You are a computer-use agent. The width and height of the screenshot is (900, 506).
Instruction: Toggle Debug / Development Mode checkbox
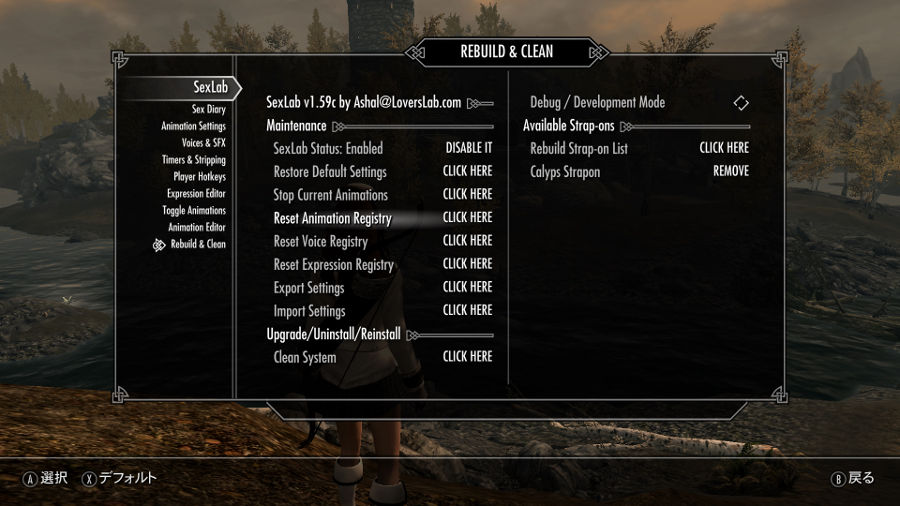(740, 103)
